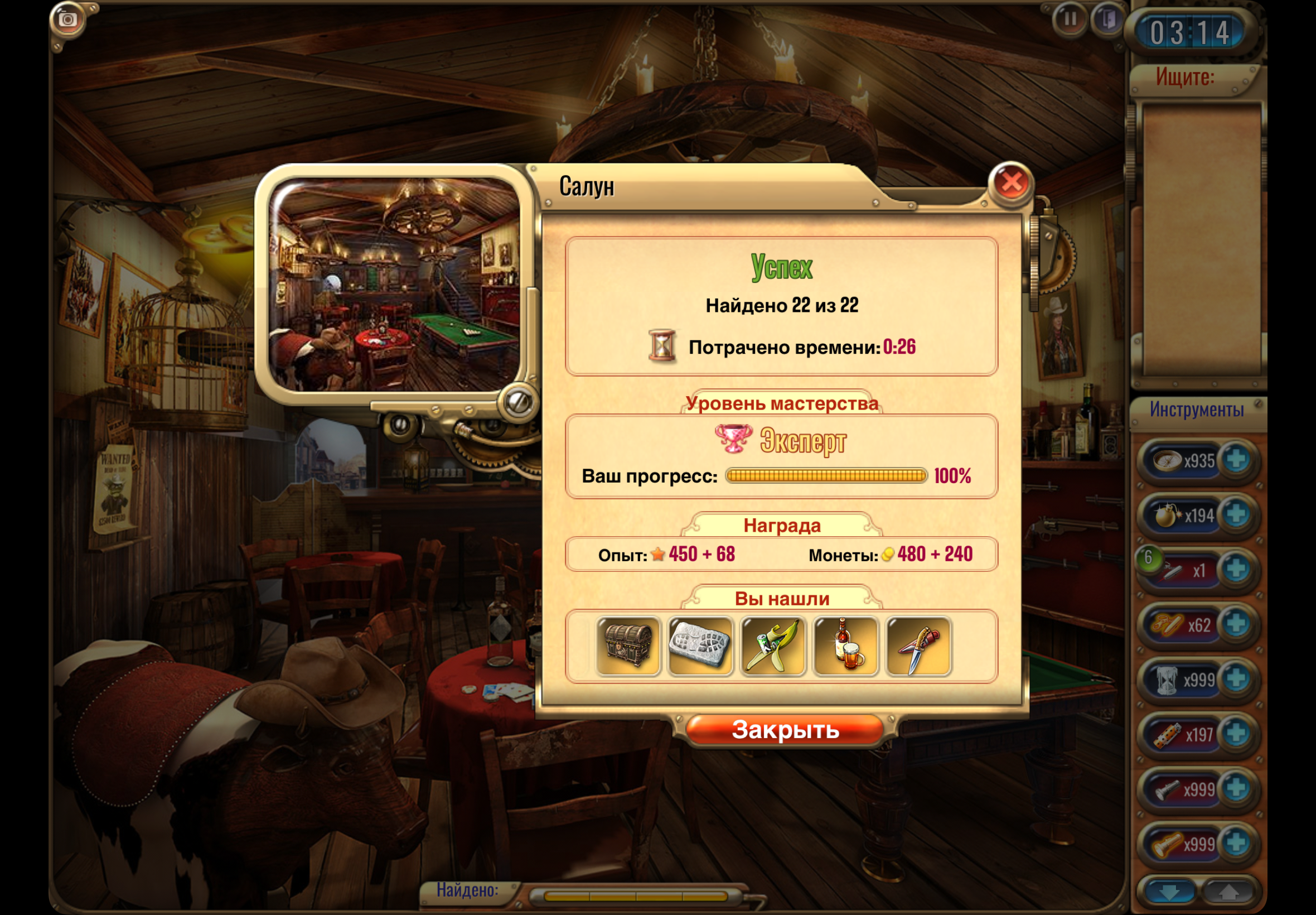Image resolution: width=1316 pixels, height=915 pixels.
Task: Select the bottle and beer mug reward
Action: [845, 646]
